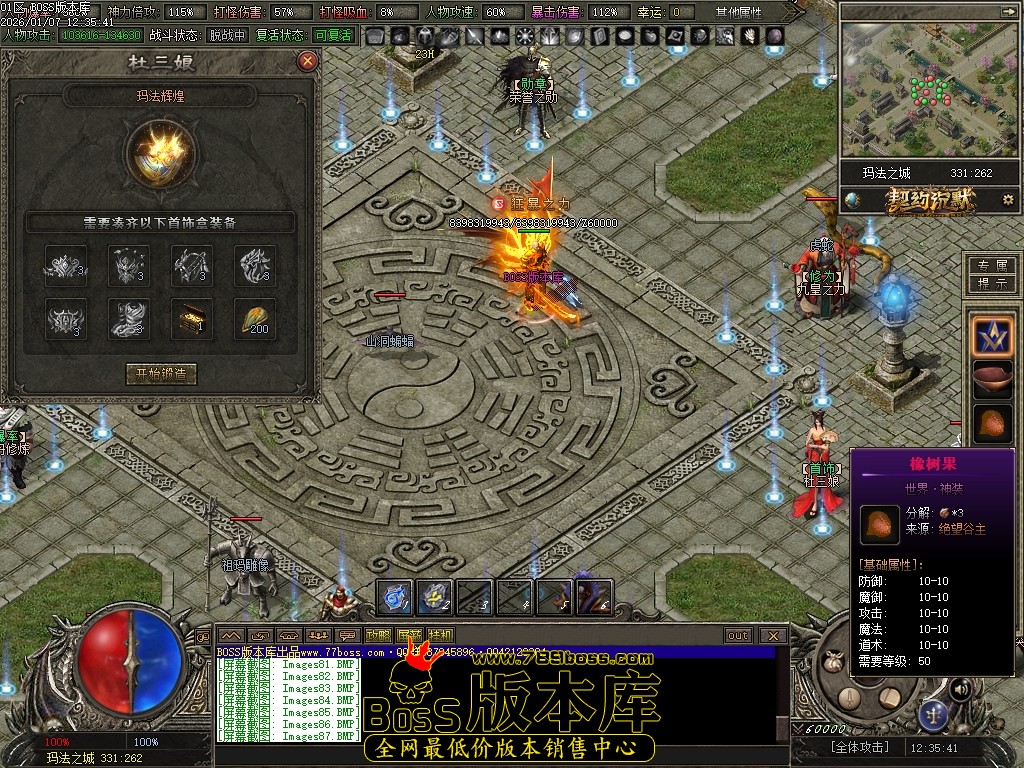
Task: Close the 杜三娘 forging window
Action: (308, 61)
